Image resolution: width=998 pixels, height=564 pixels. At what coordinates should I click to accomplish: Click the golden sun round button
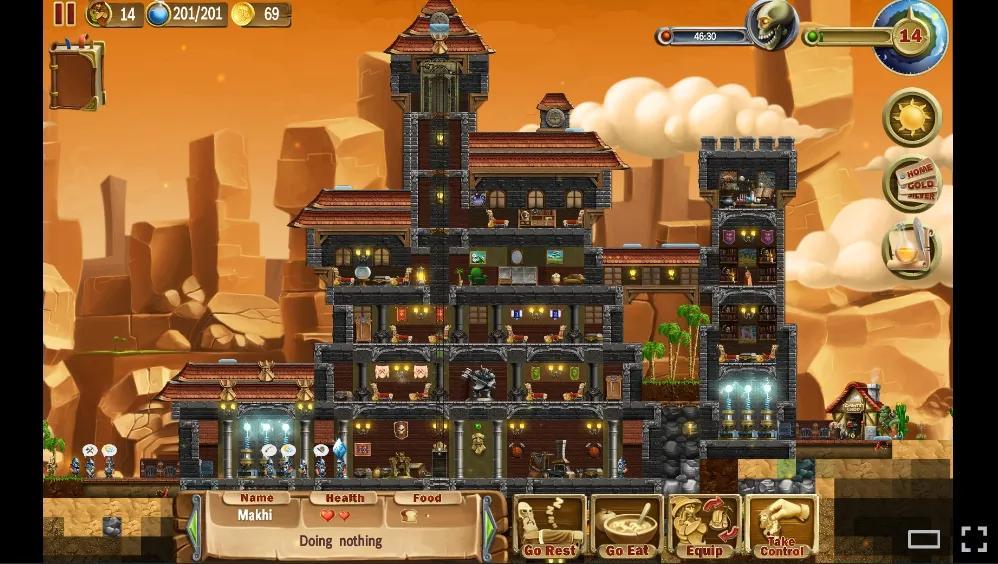tap(912, 118)
